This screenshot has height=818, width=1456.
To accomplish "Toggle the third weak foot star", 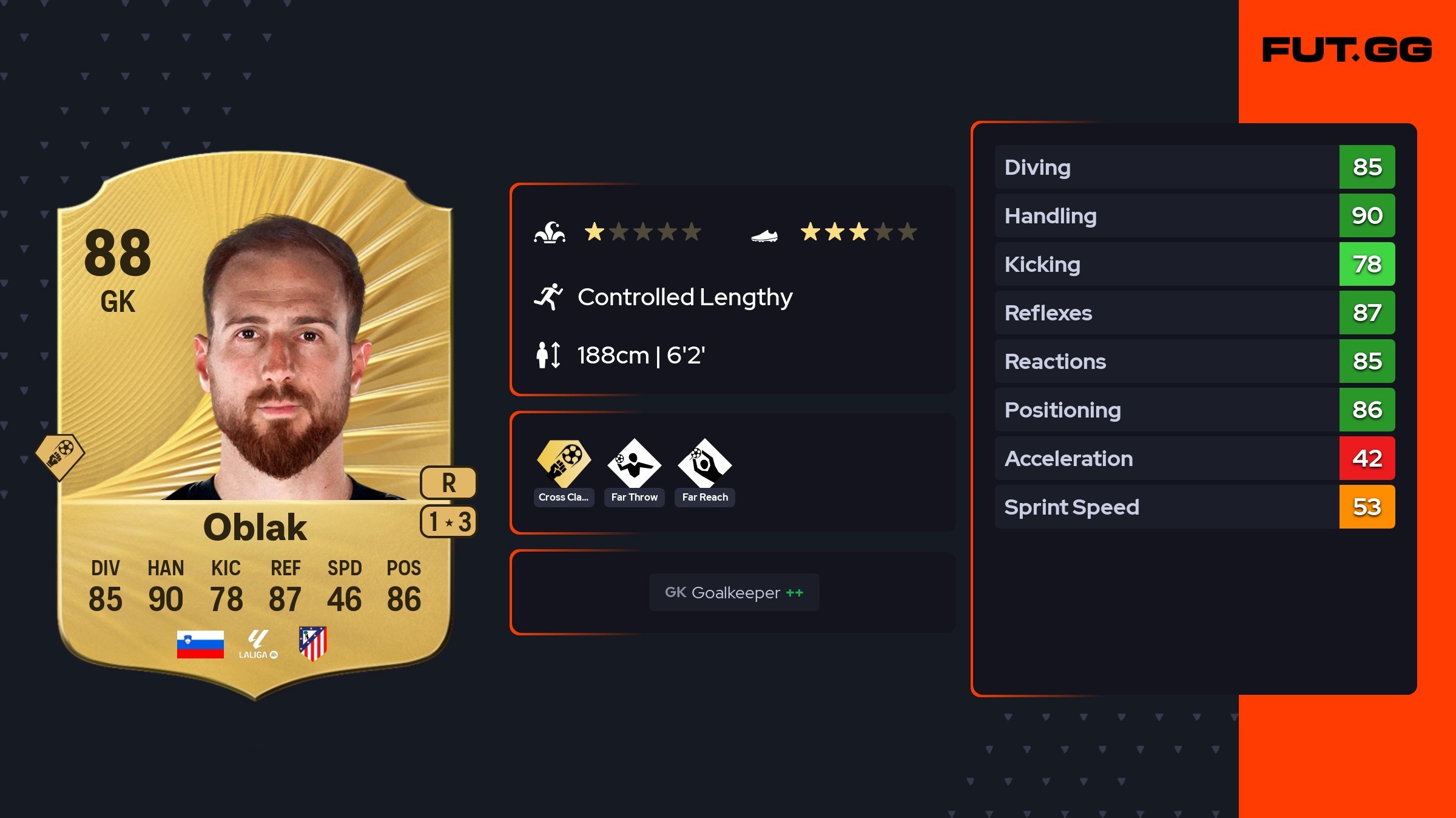I will point(859,231).
